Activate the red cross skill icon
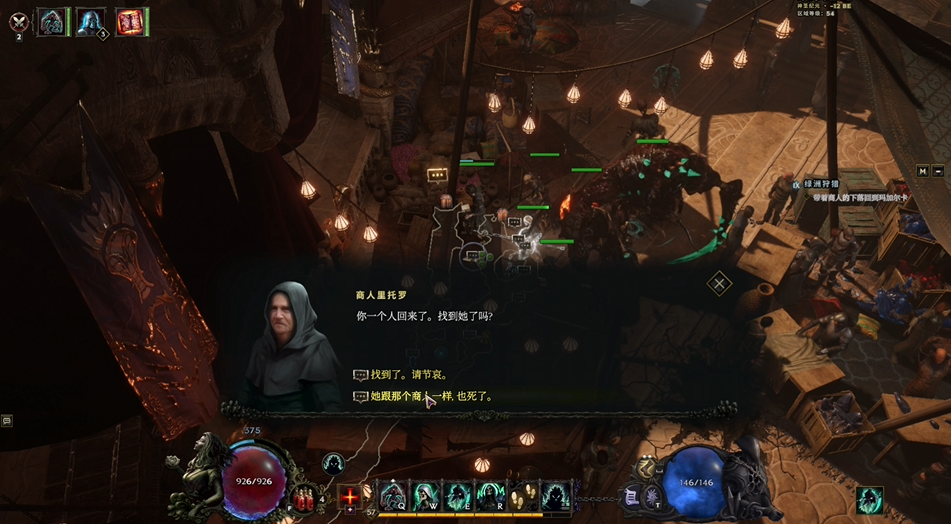Viewport: 951px width, 524px height. point(350,496)
